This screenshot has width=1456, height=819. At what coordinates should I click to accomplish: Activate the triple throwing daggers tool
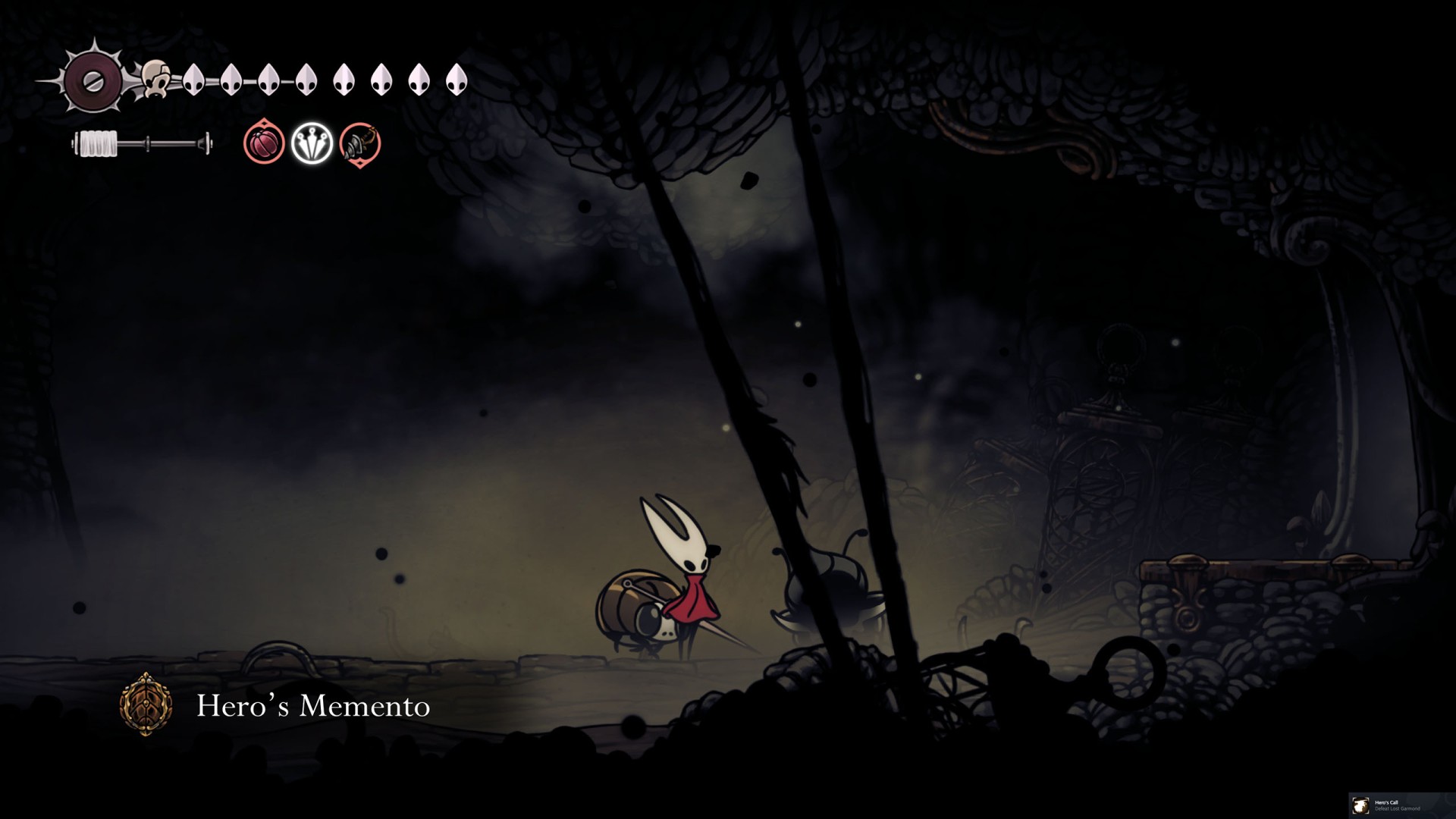pyautogui.click(x=312, y=143)
